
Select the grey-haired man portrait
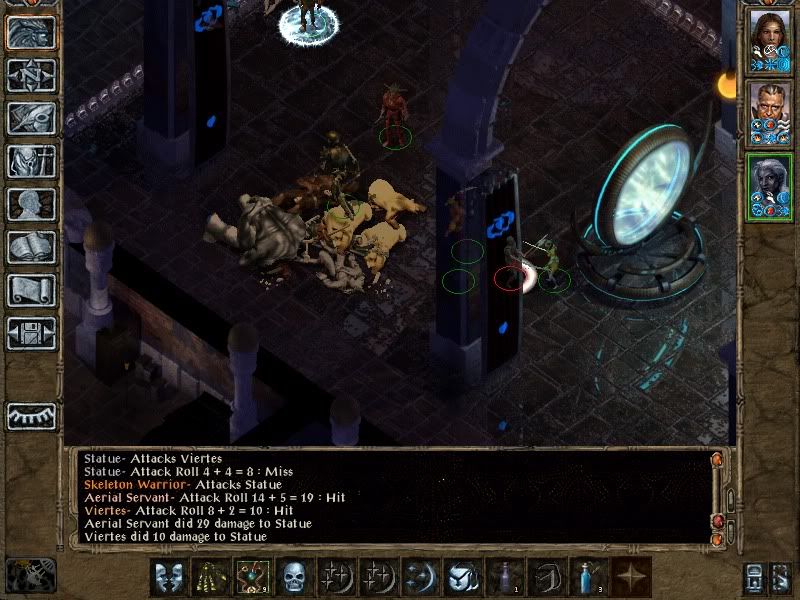point(769,112)
